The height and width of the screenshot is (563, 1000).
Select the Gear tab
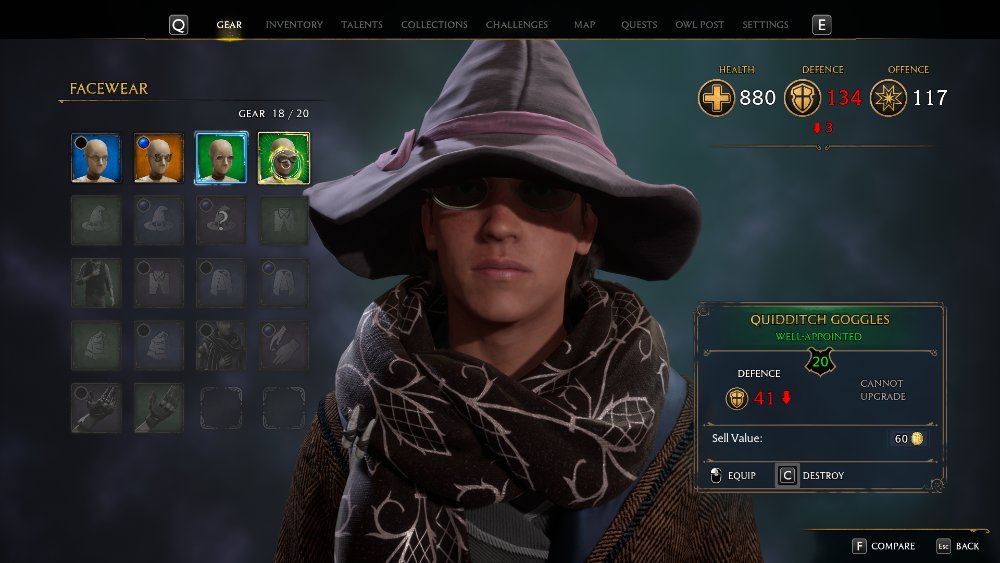[229, 25]
